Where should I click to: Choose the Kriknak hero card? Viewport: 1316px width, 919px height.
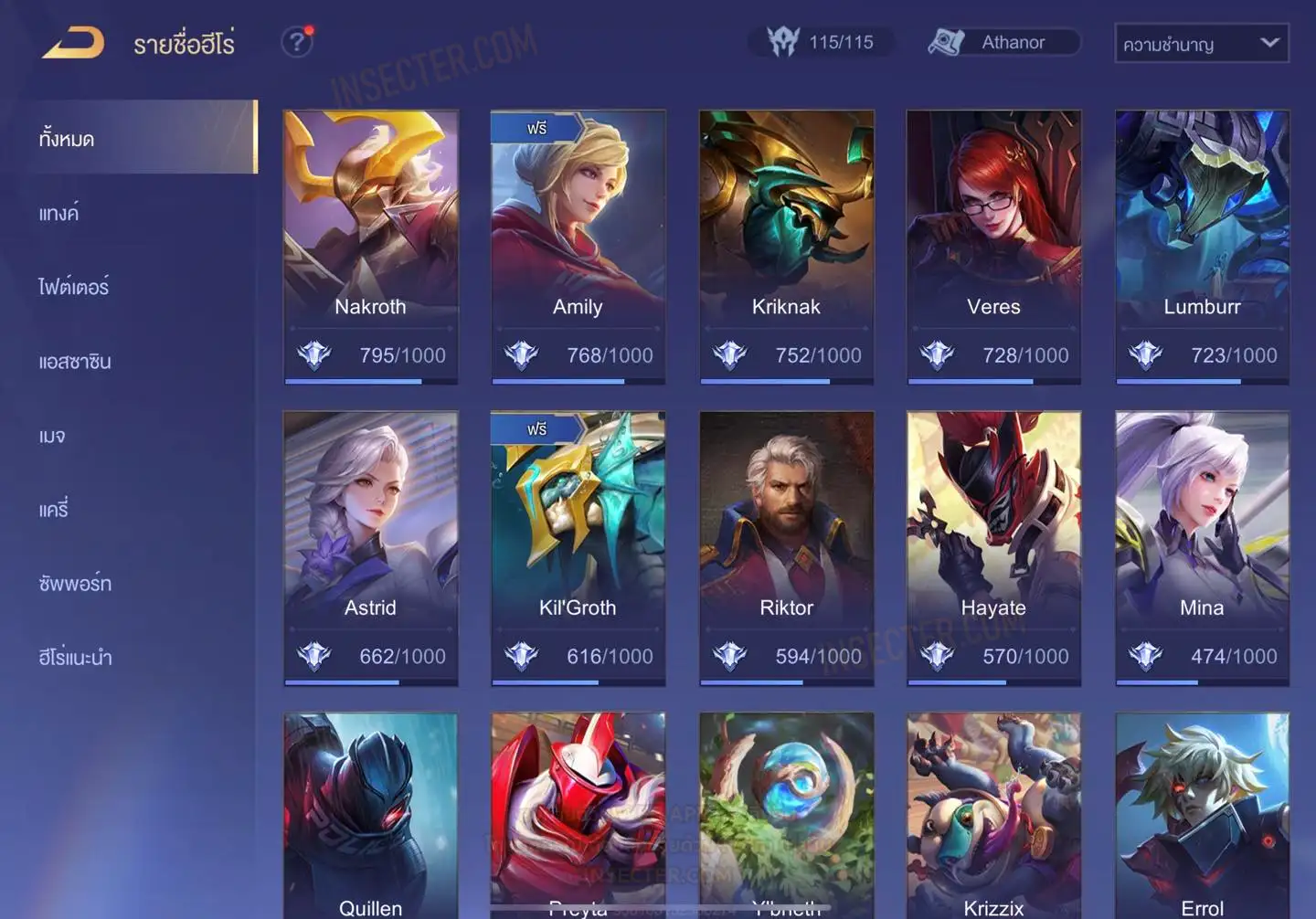coord(786,247)
